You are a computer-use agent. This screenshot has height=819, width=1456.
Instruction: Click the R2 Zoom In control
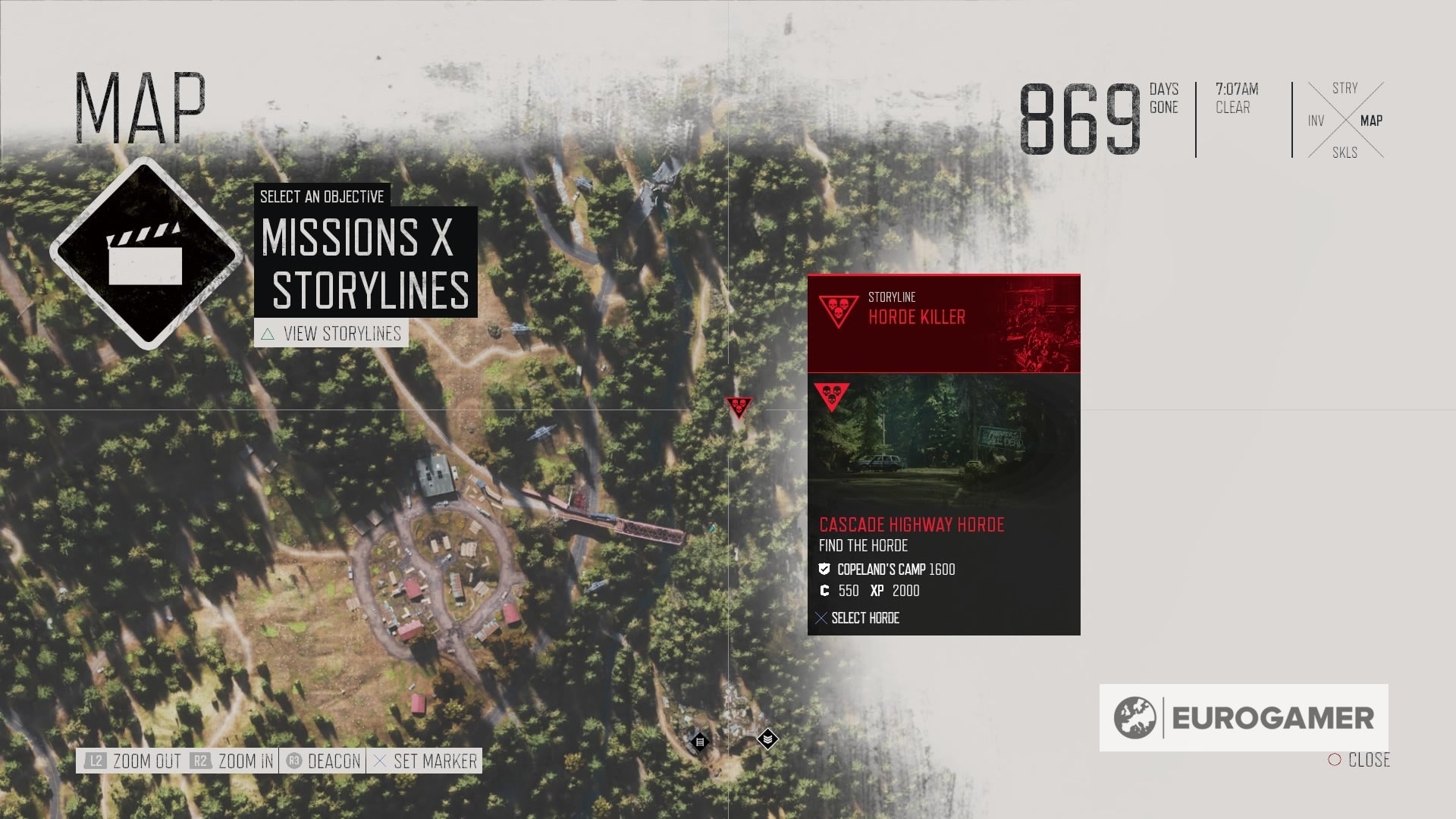201,761
